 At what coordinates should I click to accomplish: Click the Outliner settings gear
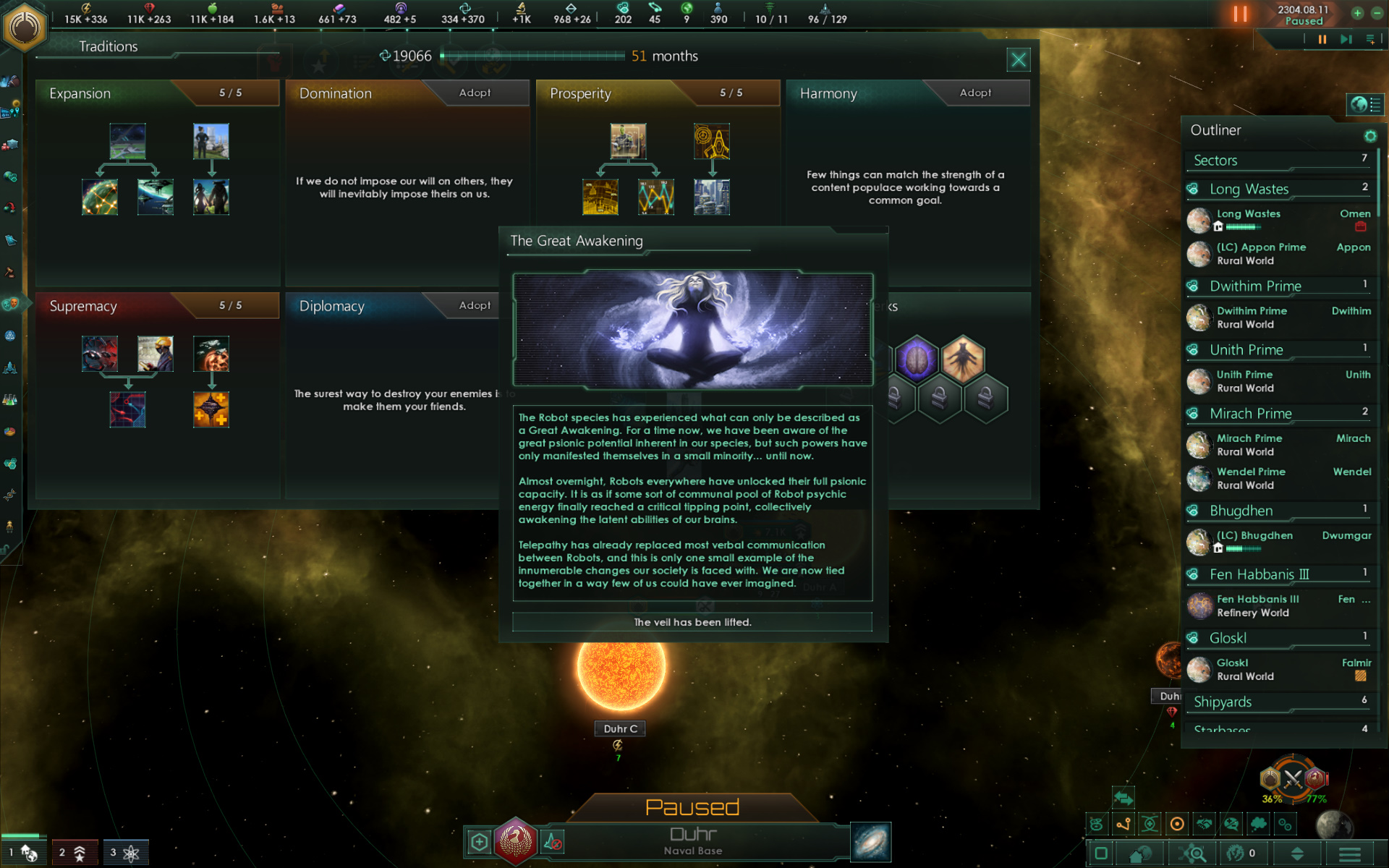[x=1372, y=136]
